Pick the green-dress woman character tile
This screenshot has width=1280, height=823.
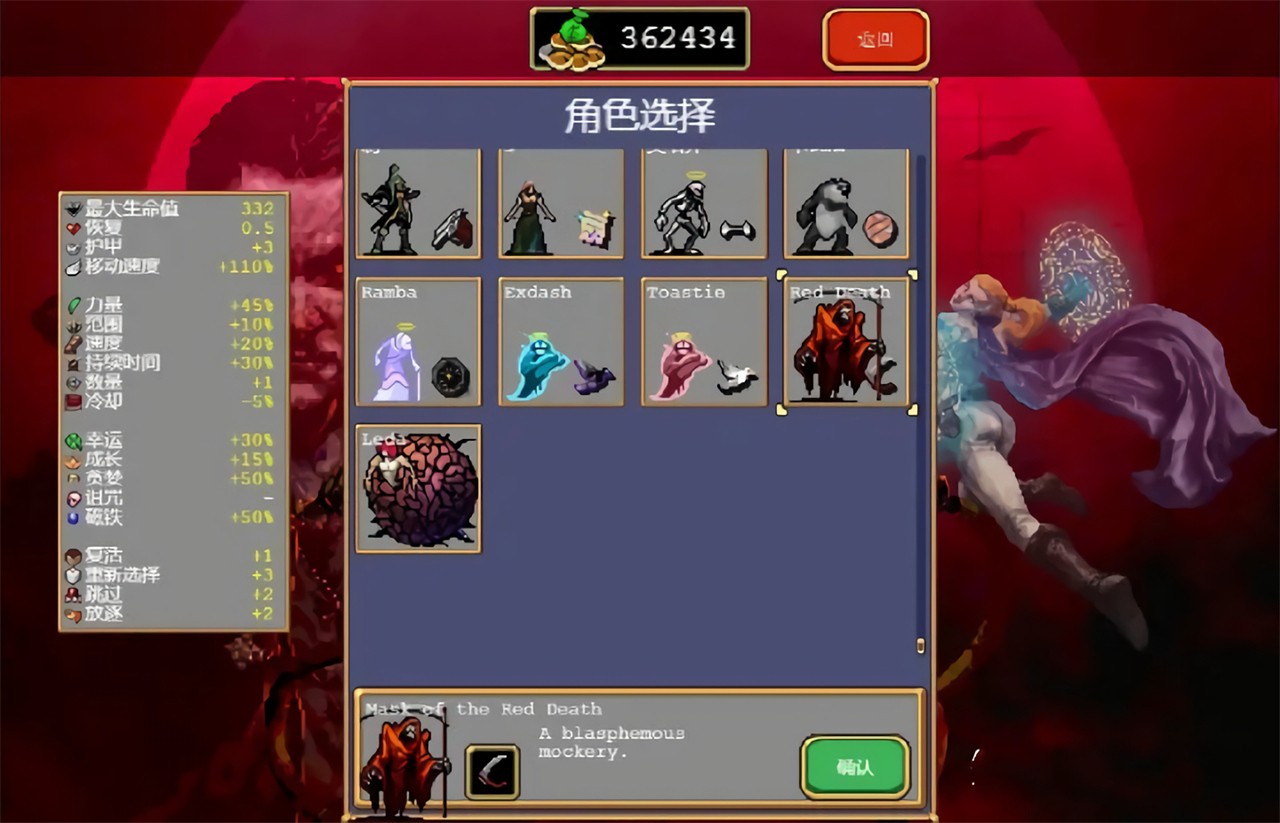point(561,205)
